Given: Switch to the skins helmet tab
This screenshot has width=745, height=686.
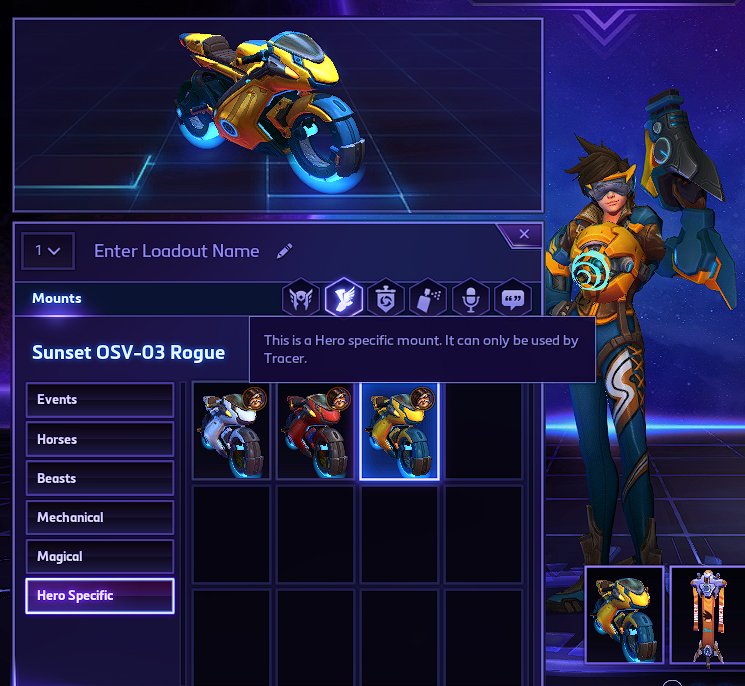Looking at the screenshot, I should click(x=301, y=298).
